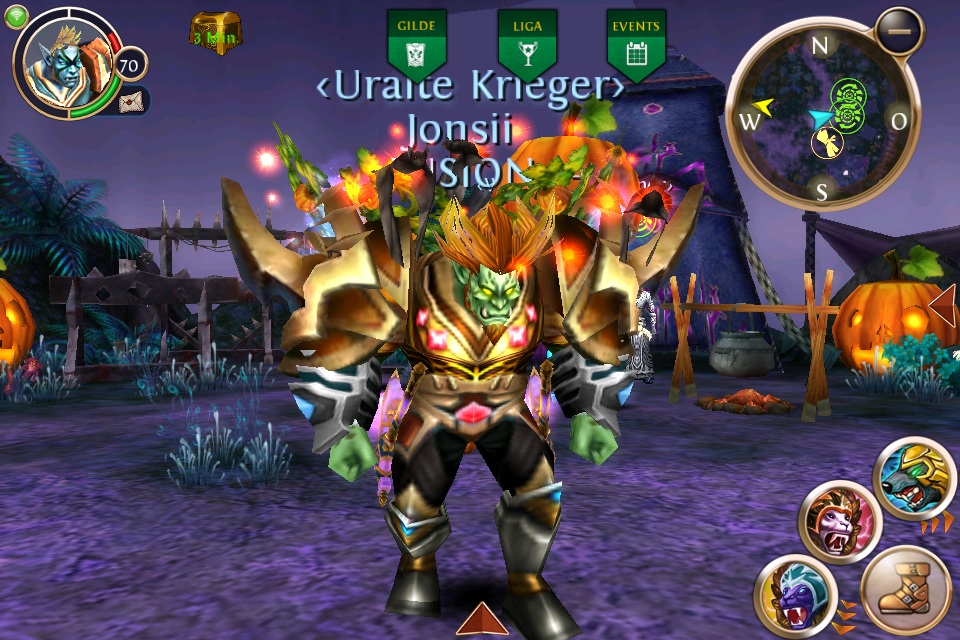Expand the red arrow panel on the right edge
The height and width of the screenshot is (640, 960).
944,307
